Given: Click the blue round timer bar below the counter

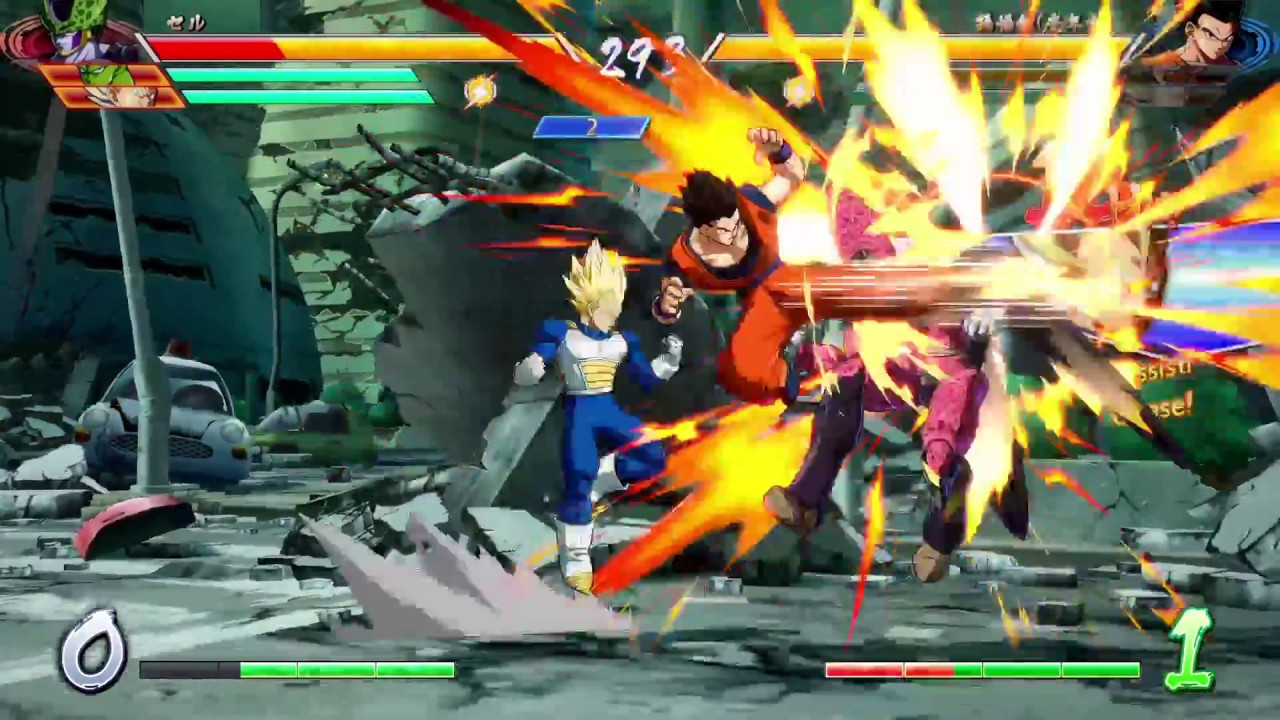Looking at the screenshot, I should pos(593,127).
